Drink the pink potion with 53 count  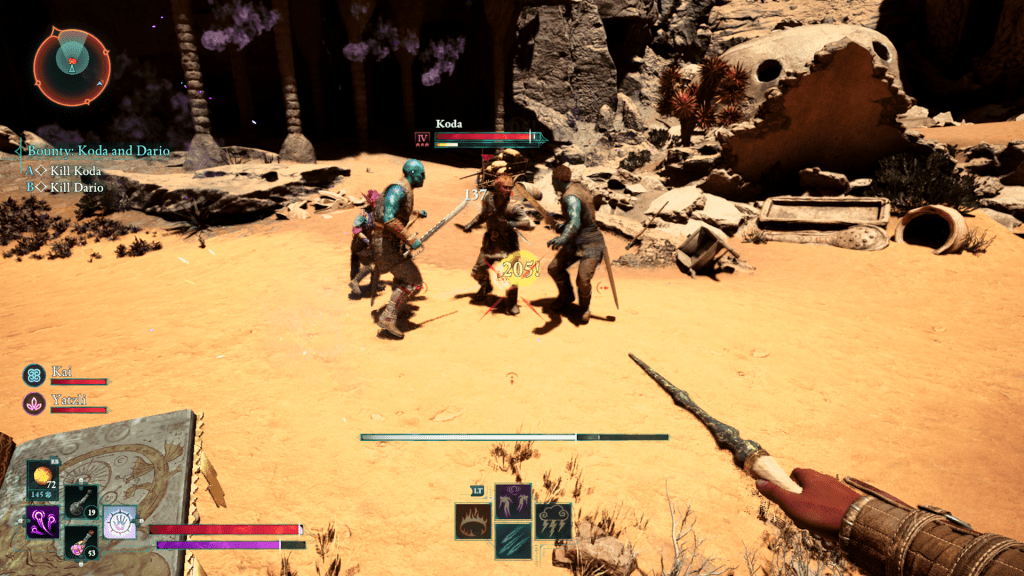(81, 543)
